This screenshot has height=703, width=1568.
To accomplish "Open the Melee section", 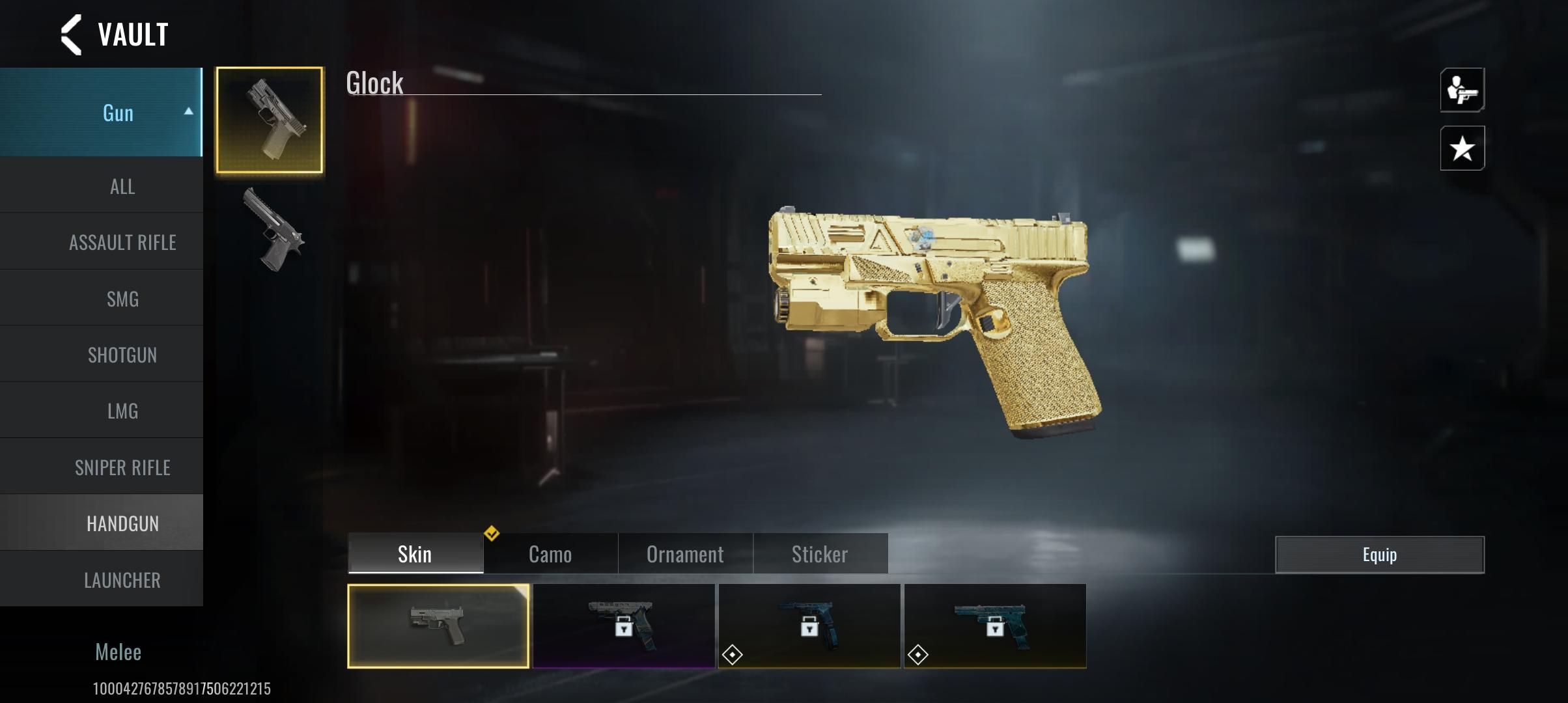I will [x=118, y=652].
